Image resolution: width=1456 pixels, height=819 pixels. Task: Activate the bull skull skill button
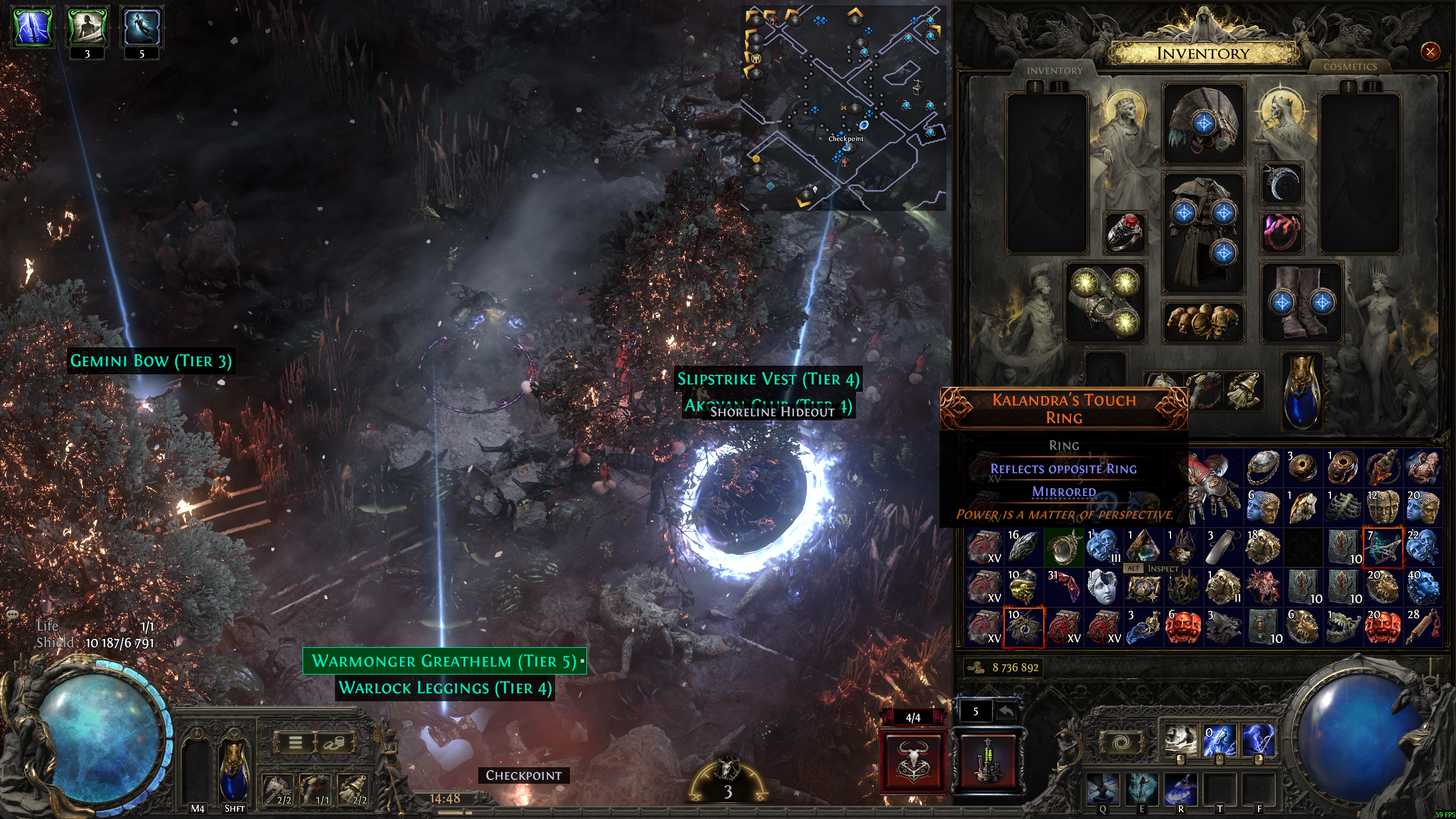point(912,762)
